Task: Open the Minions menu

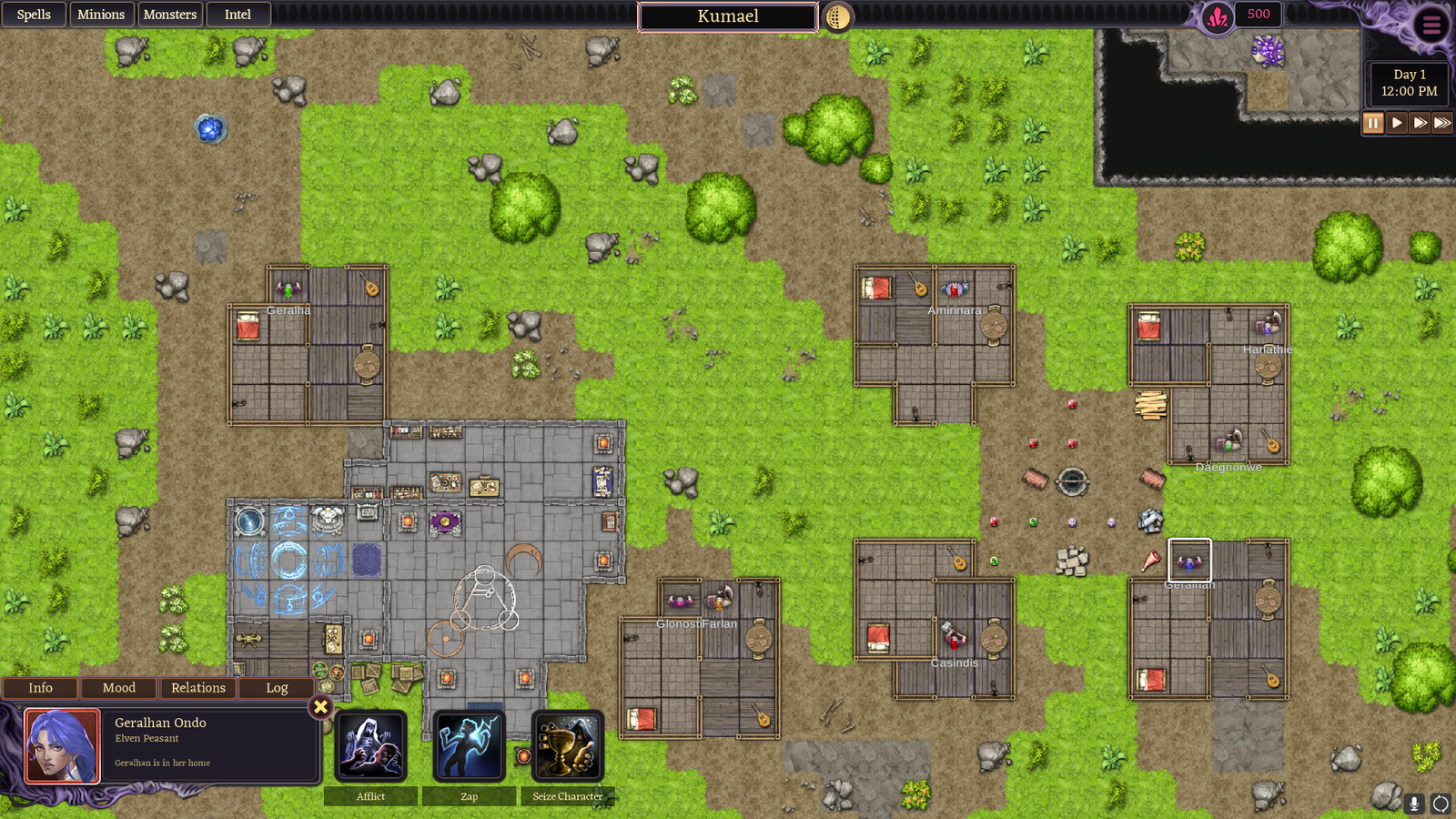Action: [x=101, y=15]
